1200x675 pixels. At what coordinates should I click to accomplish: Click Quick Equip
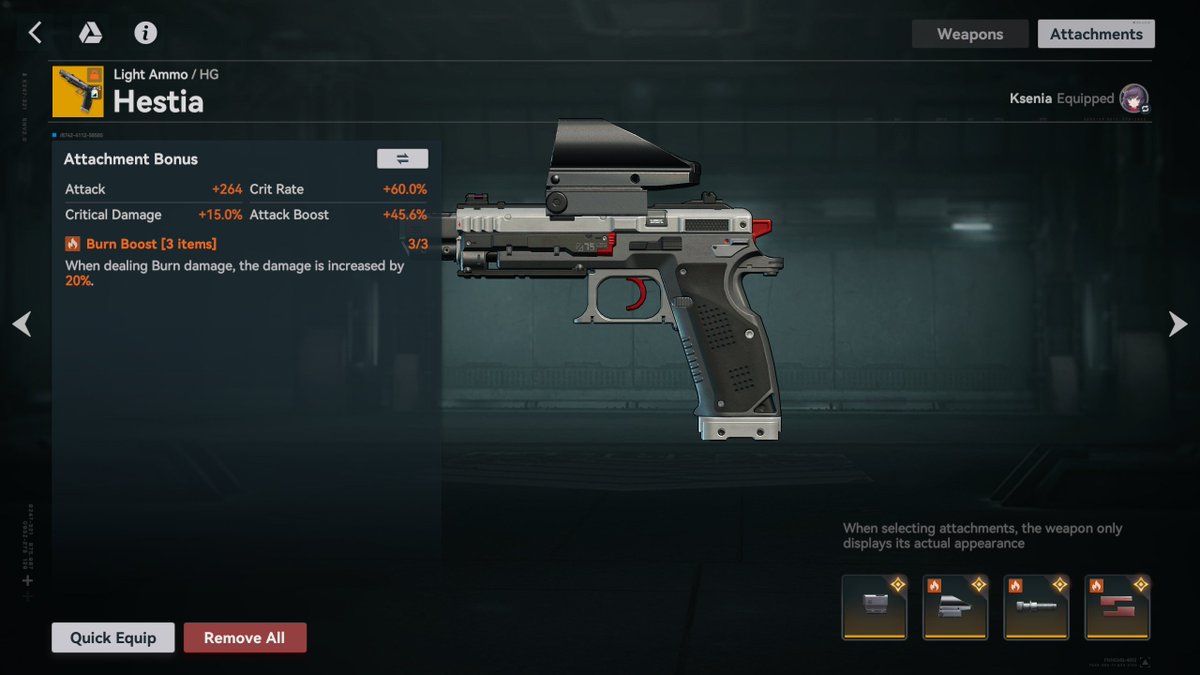tap(113, 638)
